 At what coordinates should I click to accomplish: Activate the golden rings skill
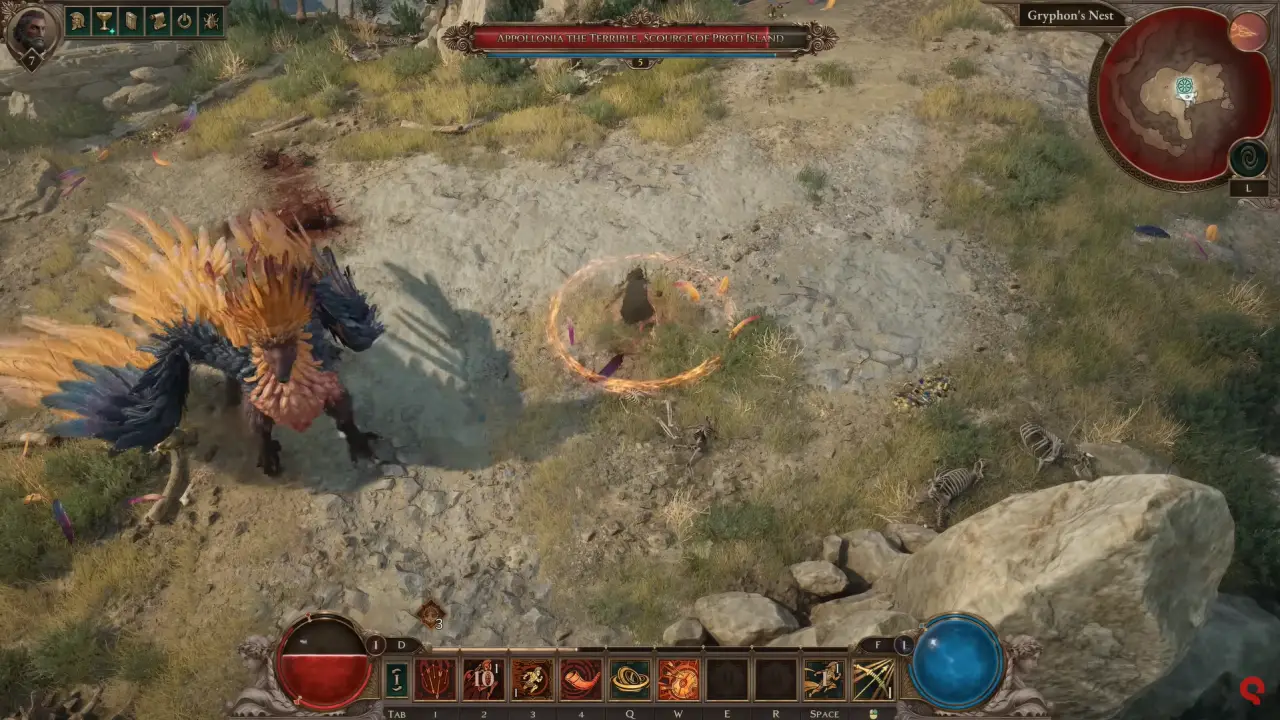pyautogui.click(x=630, y=680)
